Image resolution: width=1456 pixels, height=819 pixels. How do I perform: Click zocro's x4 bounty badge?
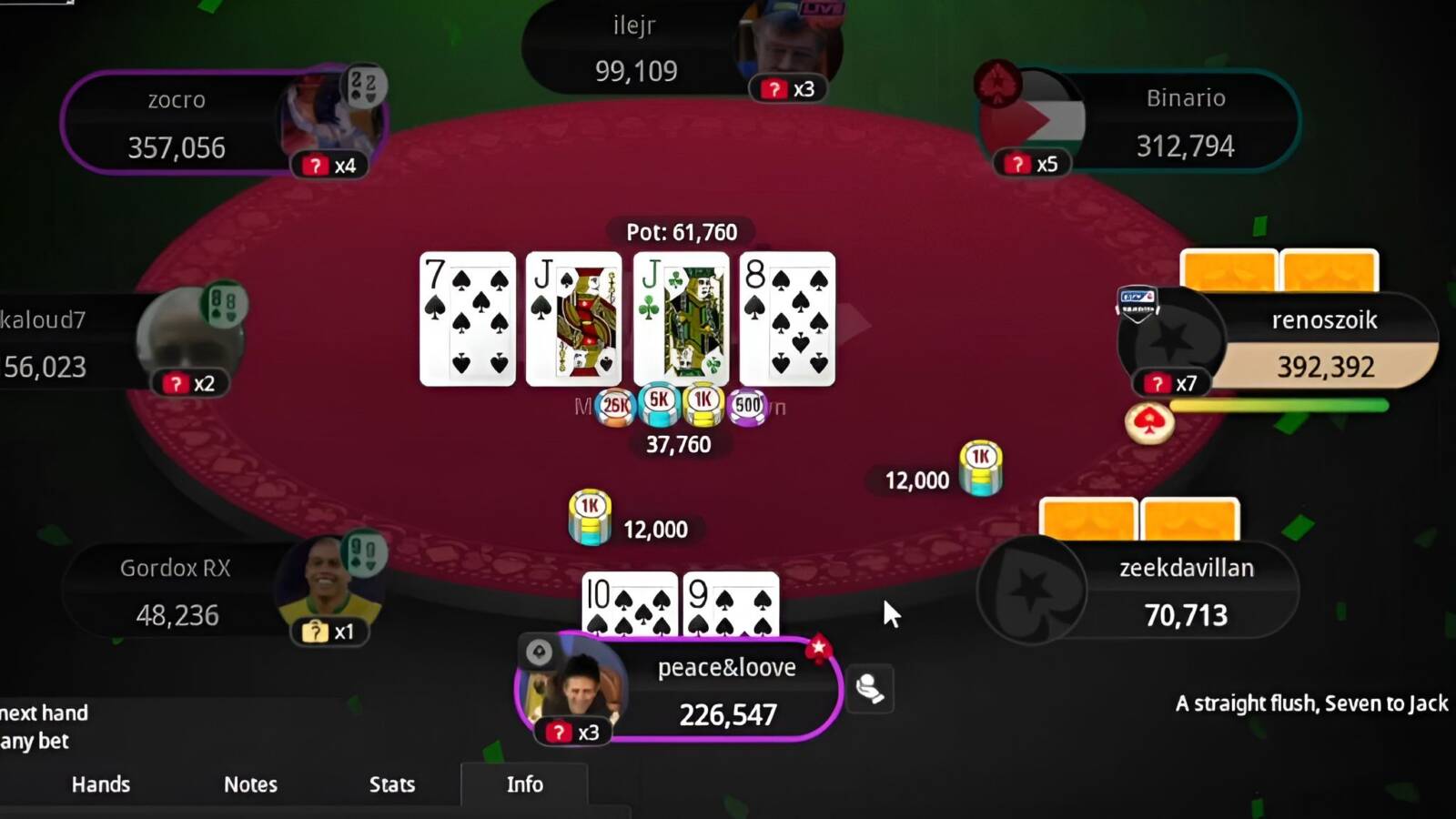coord(329,166)
